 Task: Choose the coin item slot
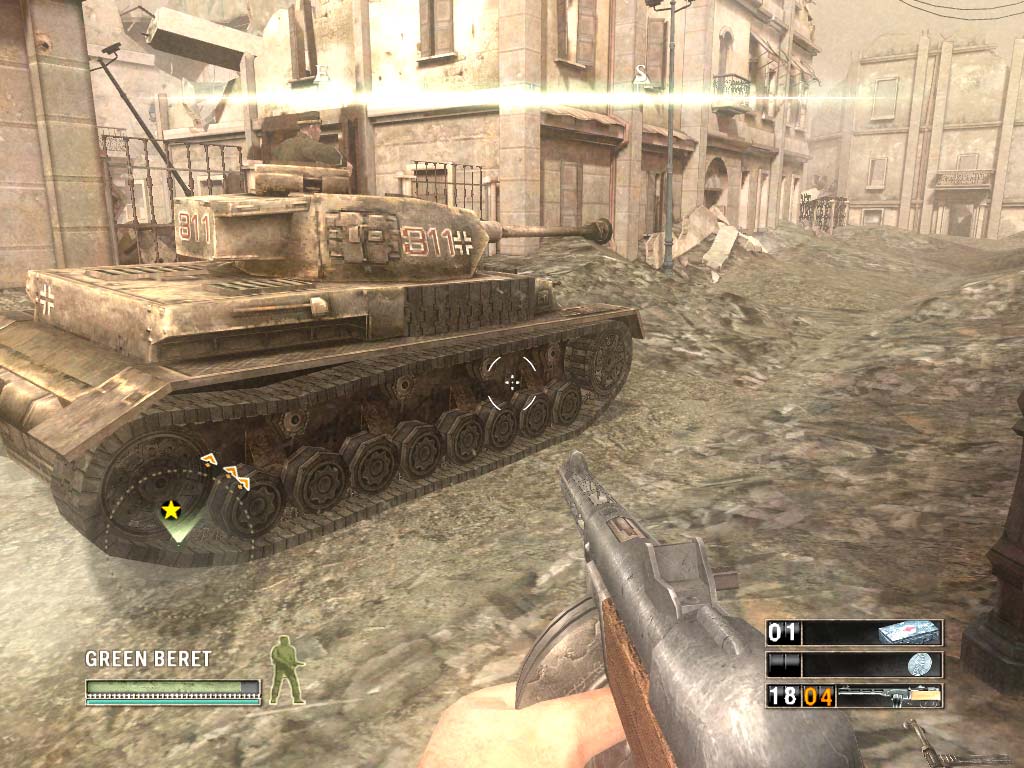coord(855,665)
